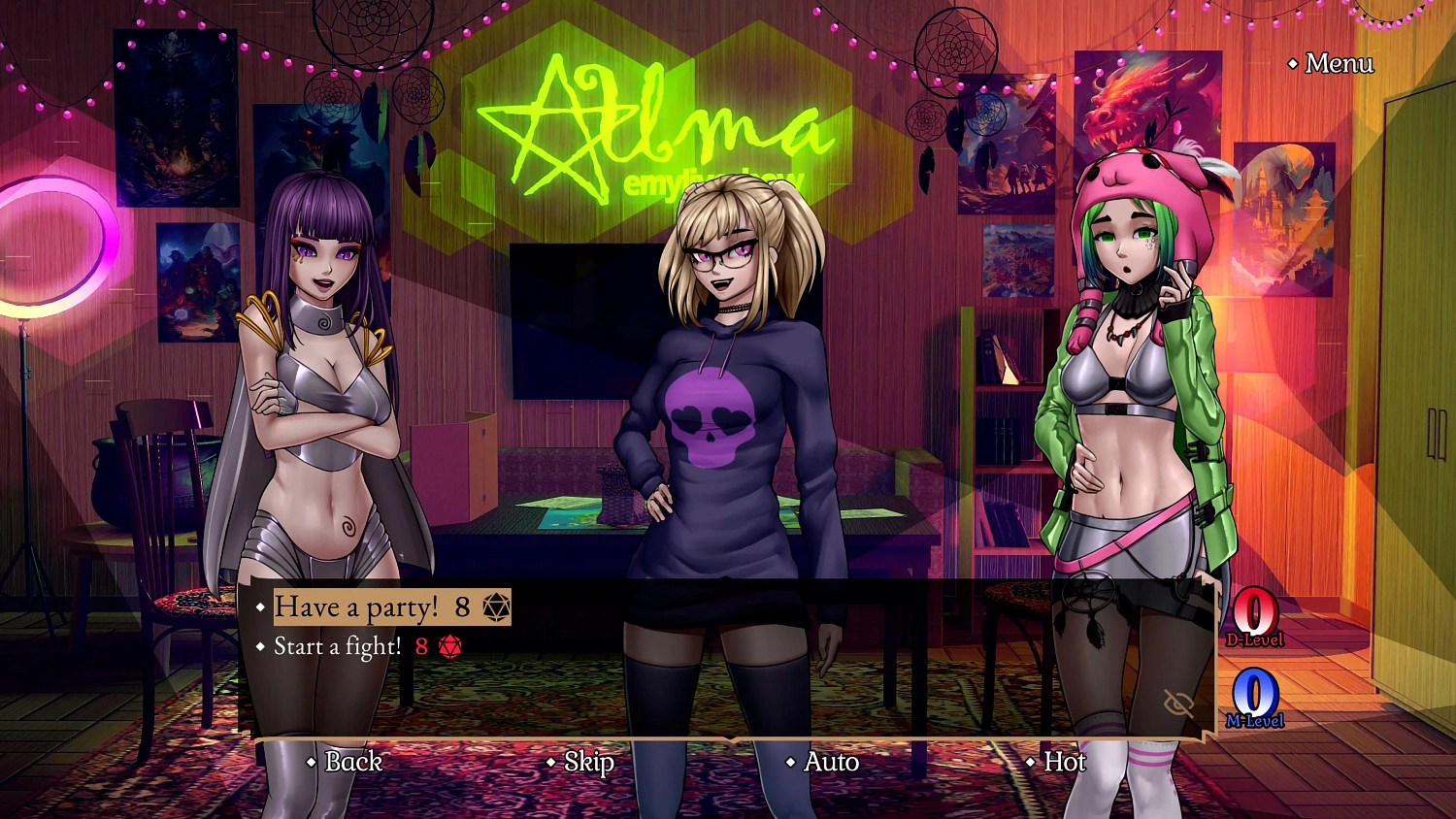1456x819 pixels.
Task: Turn on Auto advance mode
Action: pyautogui.click(x=830, y=762)
